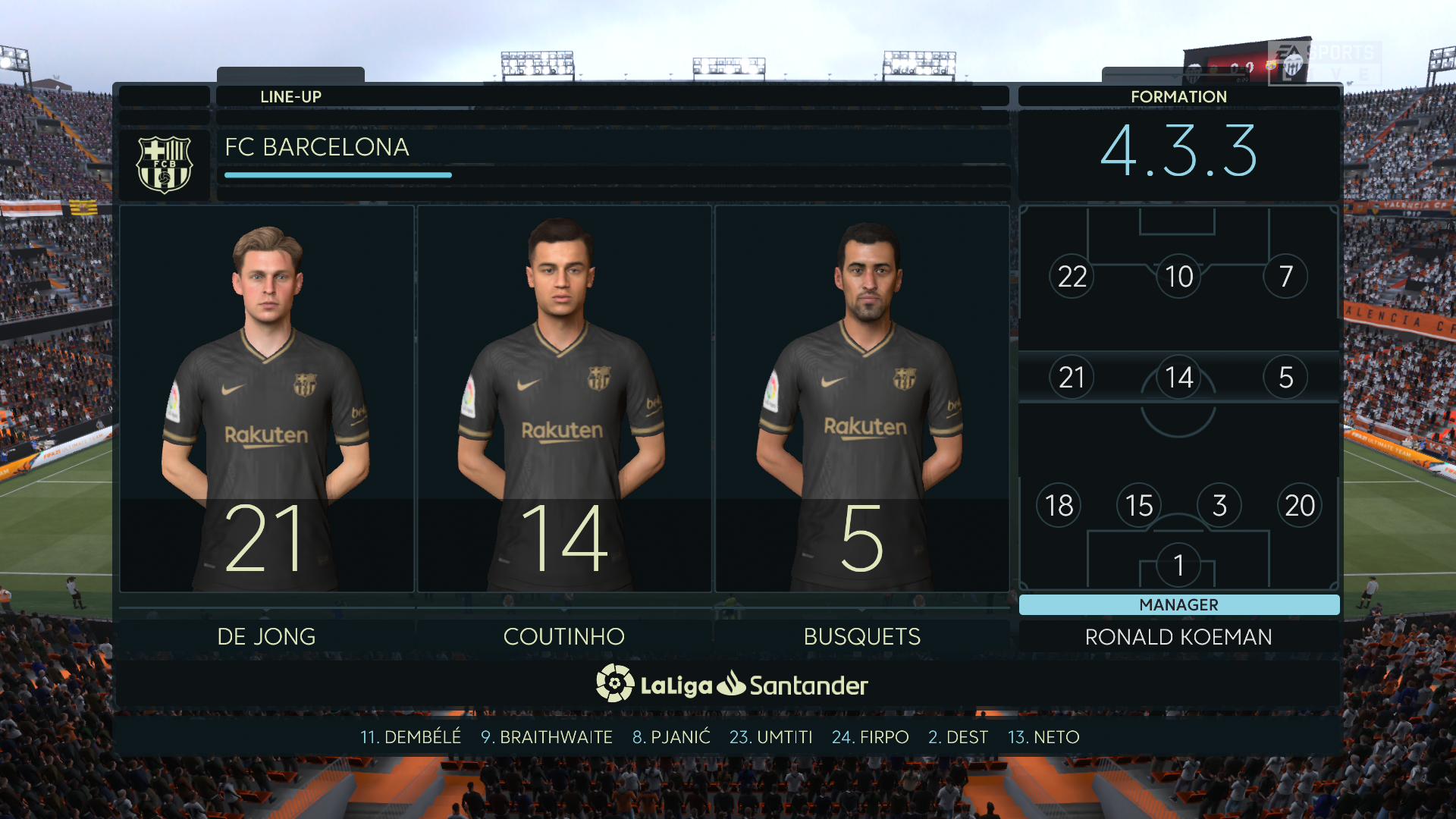Viewport: 1456px width, 819px height.
Task: Click the LaLiga Santander logo
Action: click(731, 685)
